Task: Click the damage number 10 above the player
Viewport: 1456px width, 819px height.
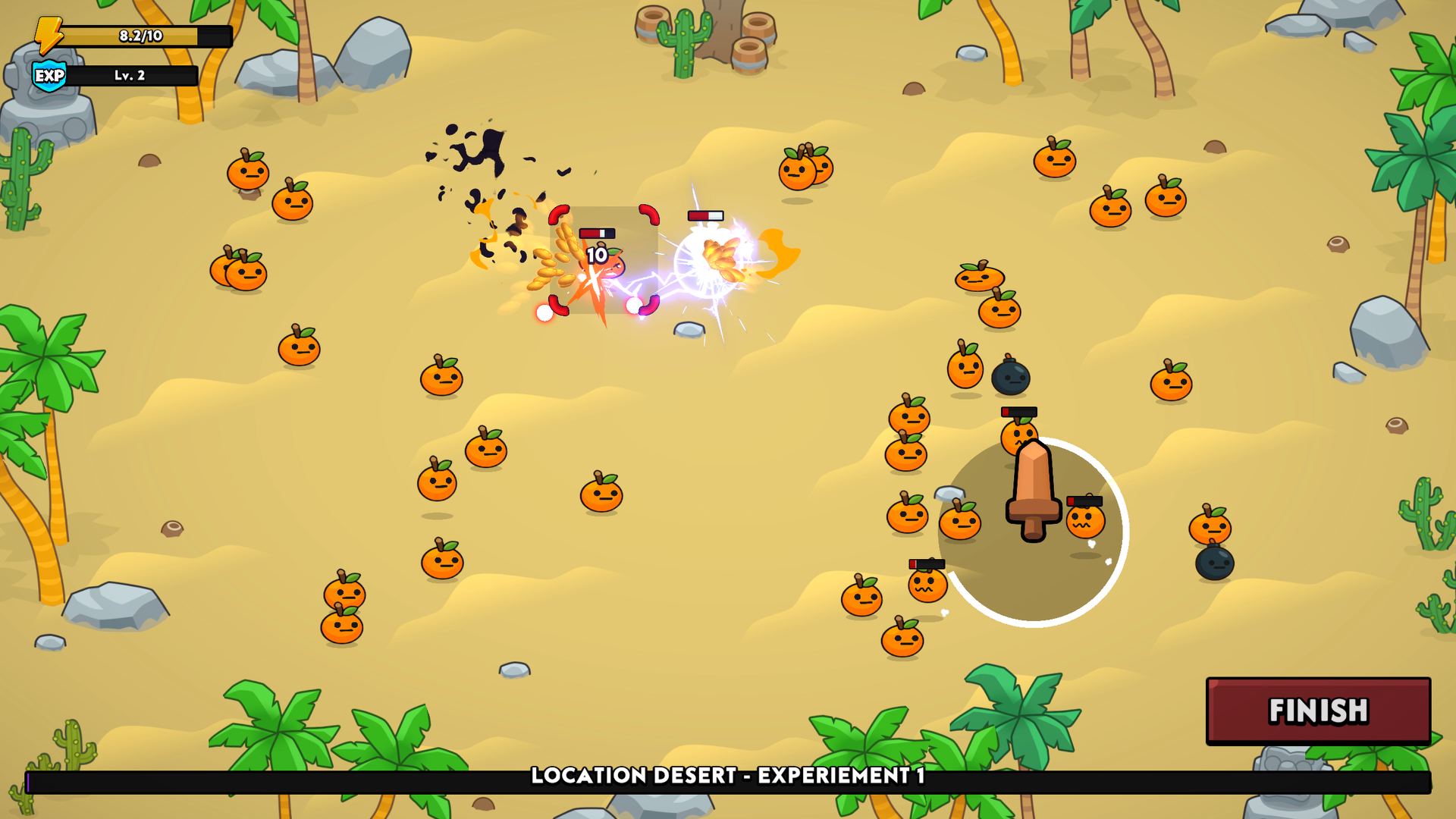Action: [x=596, y=256]
